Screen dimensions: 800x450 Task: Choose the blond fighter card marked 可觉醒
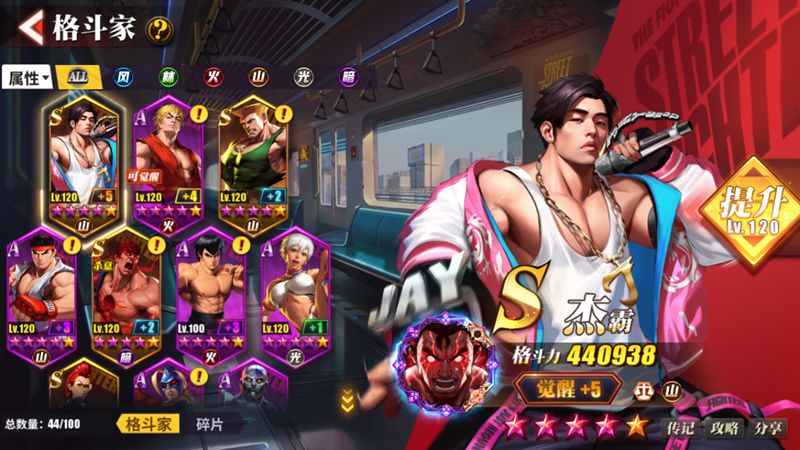168,160
